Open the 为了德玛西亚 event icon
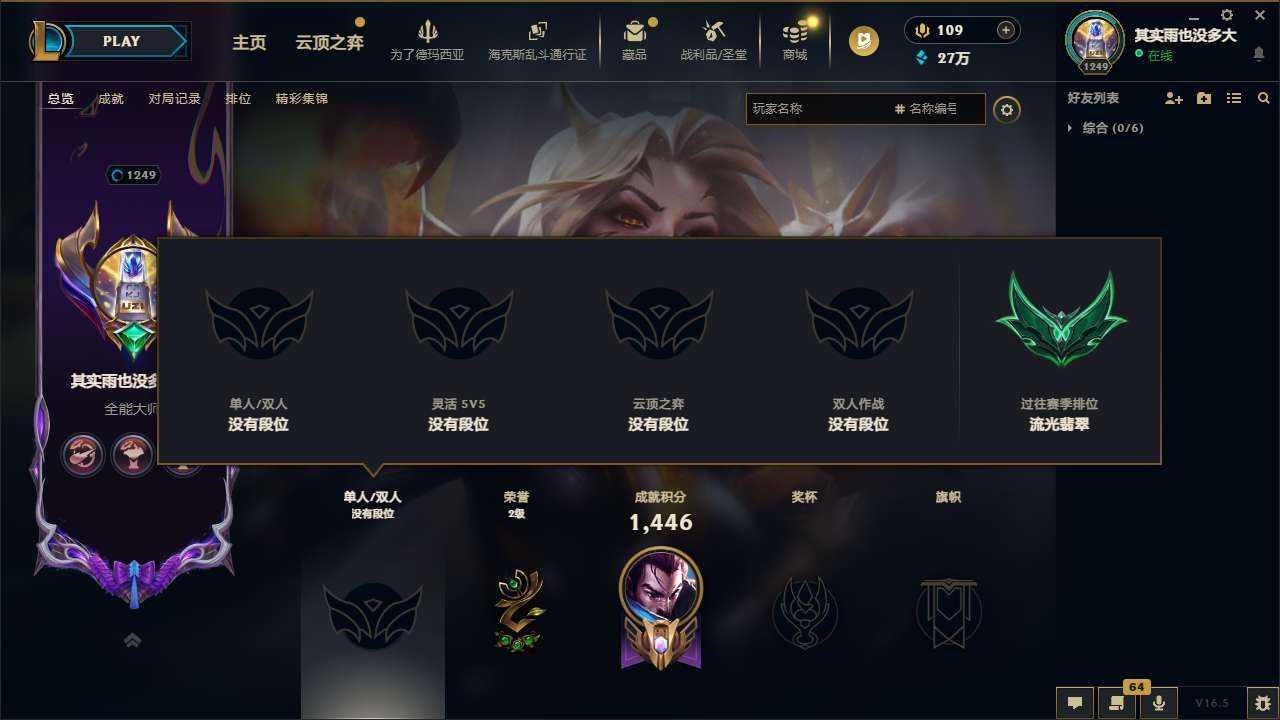Screen dimensions: 1280x720 [428, 38]
